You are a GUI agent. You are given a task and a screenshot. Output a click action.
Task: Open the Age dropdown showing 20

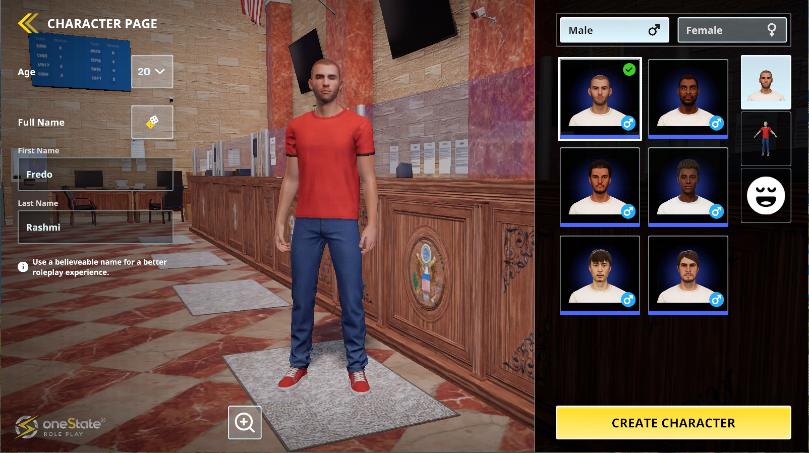click(152, 71)
